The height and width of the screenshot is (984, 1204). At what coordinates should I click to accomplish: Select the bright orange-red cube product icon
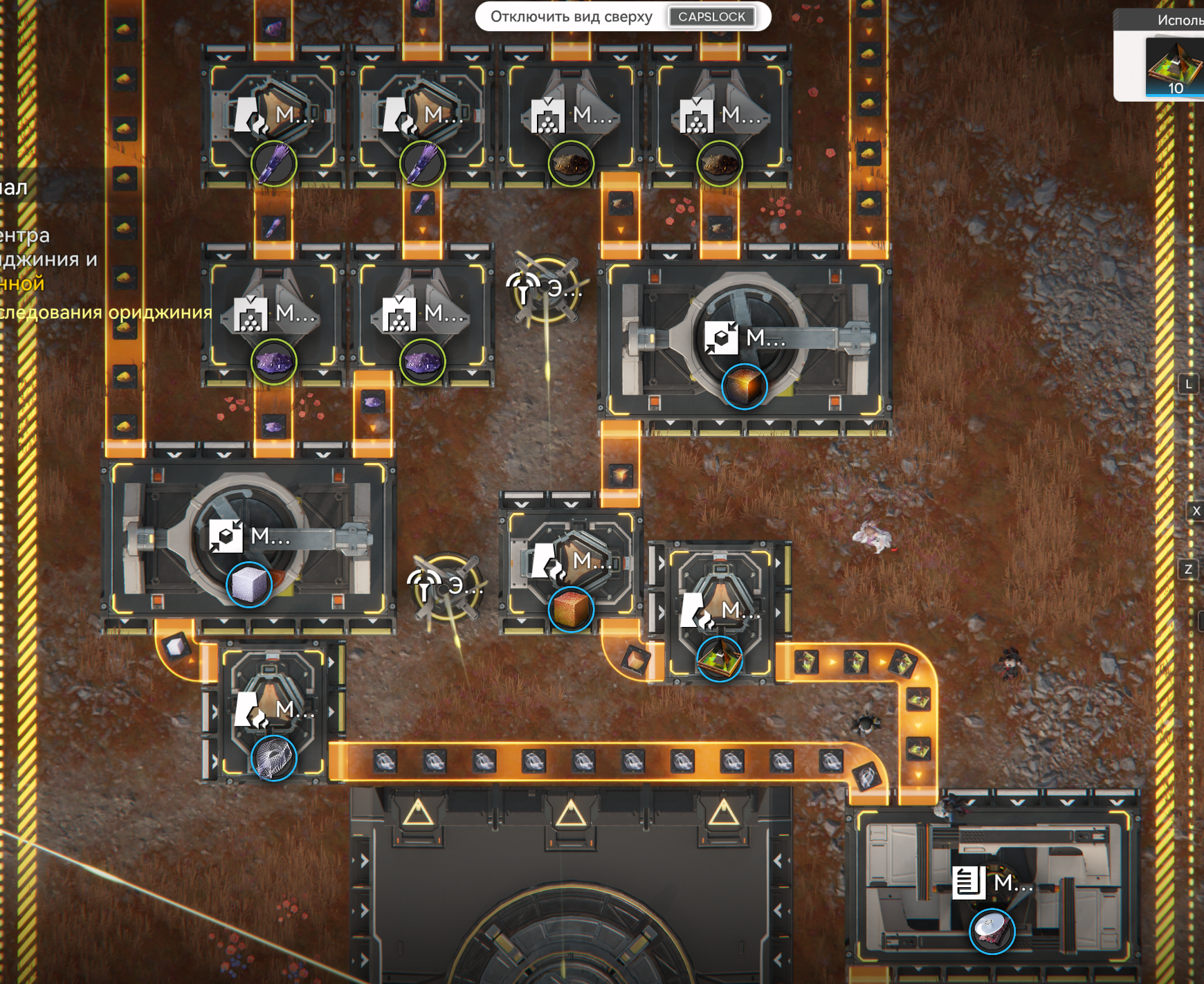(571, 609)
